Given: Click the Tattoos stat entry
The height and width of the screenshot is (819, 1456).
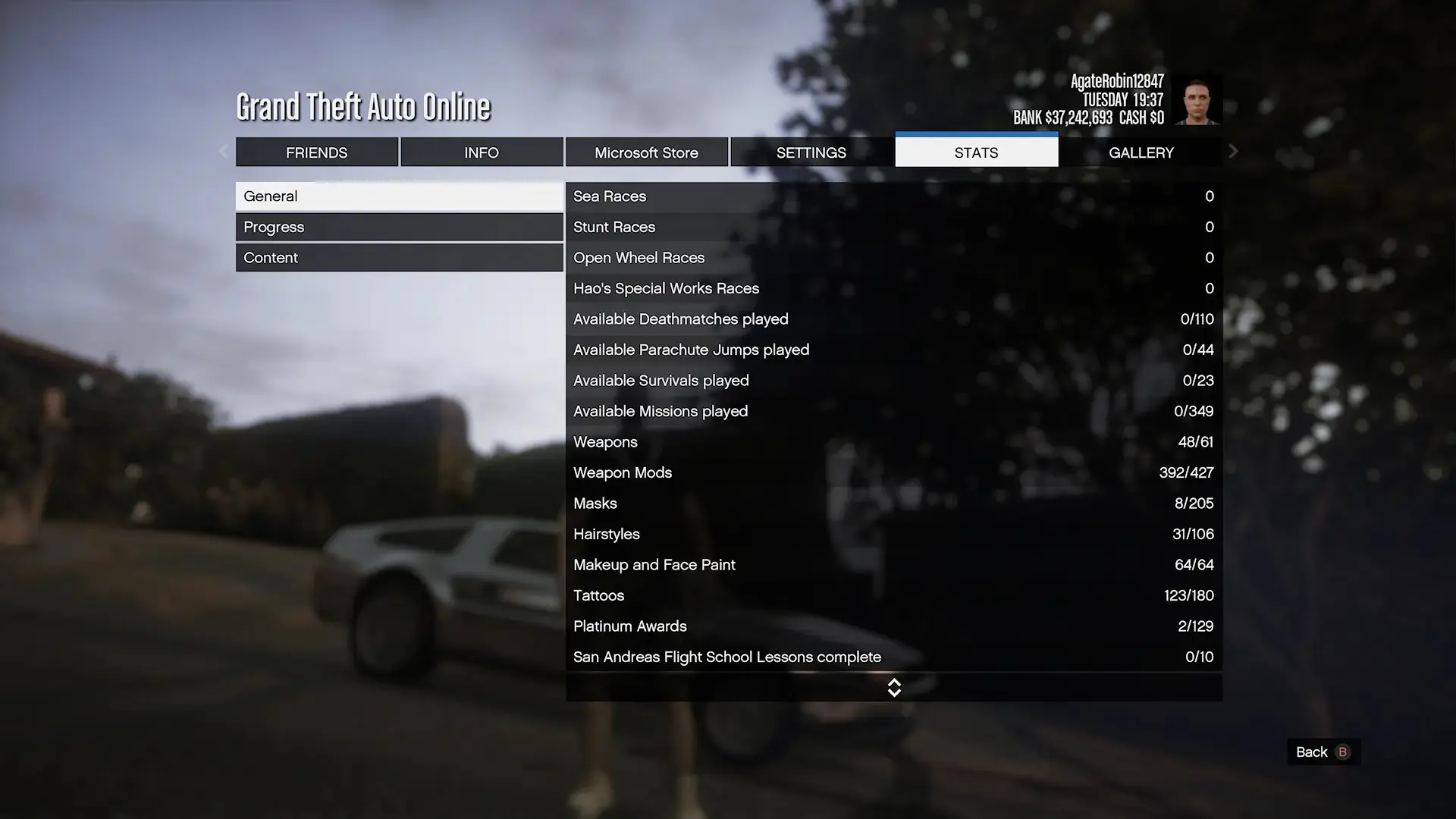Looking at the screenshot, I should click(834, 595).
